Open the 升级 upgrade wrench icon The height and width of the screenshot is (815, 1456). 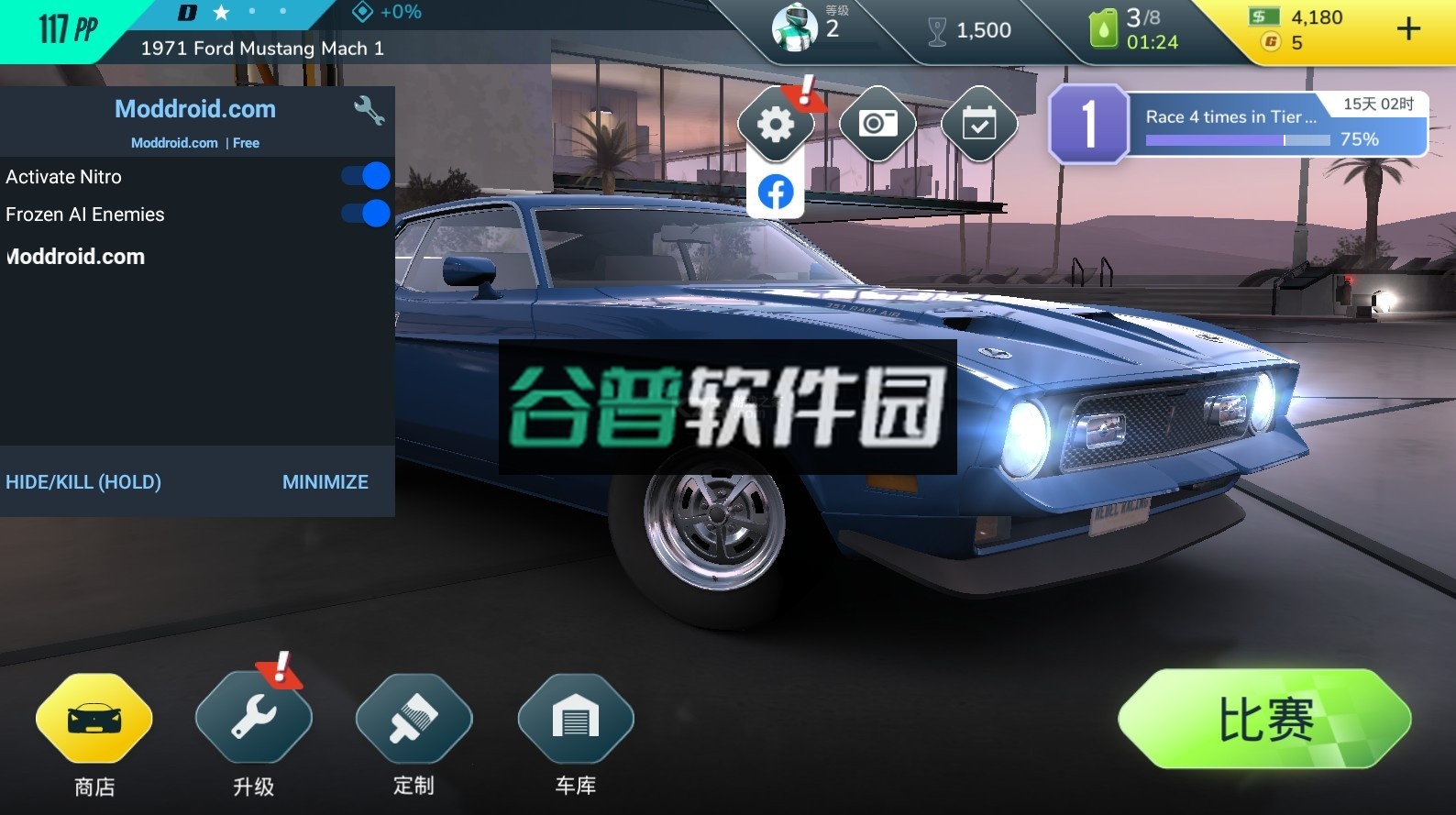254,718
